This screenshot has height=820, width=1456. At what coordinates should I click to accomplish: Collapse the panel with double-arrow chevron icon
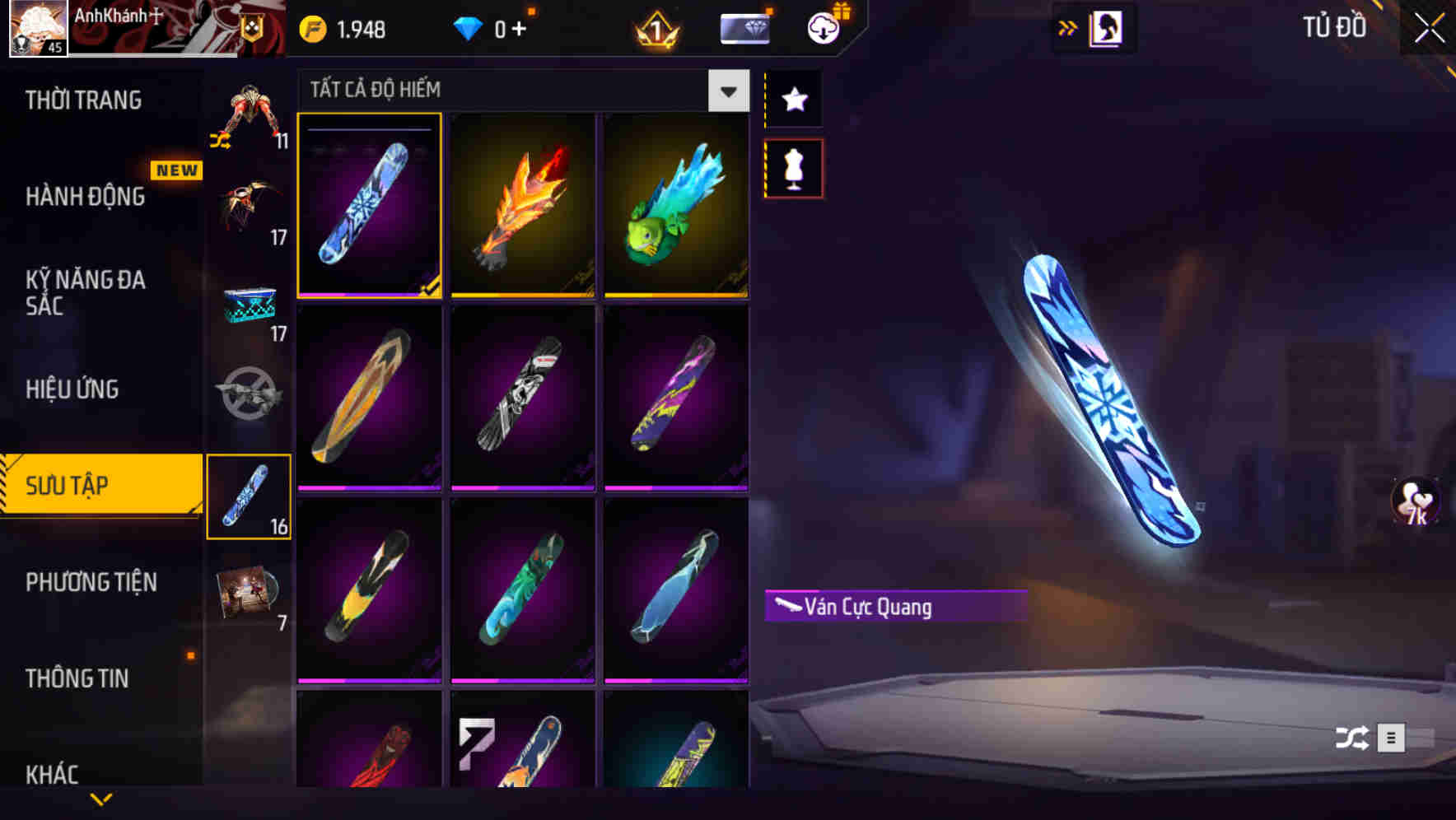coord(1068,27)
